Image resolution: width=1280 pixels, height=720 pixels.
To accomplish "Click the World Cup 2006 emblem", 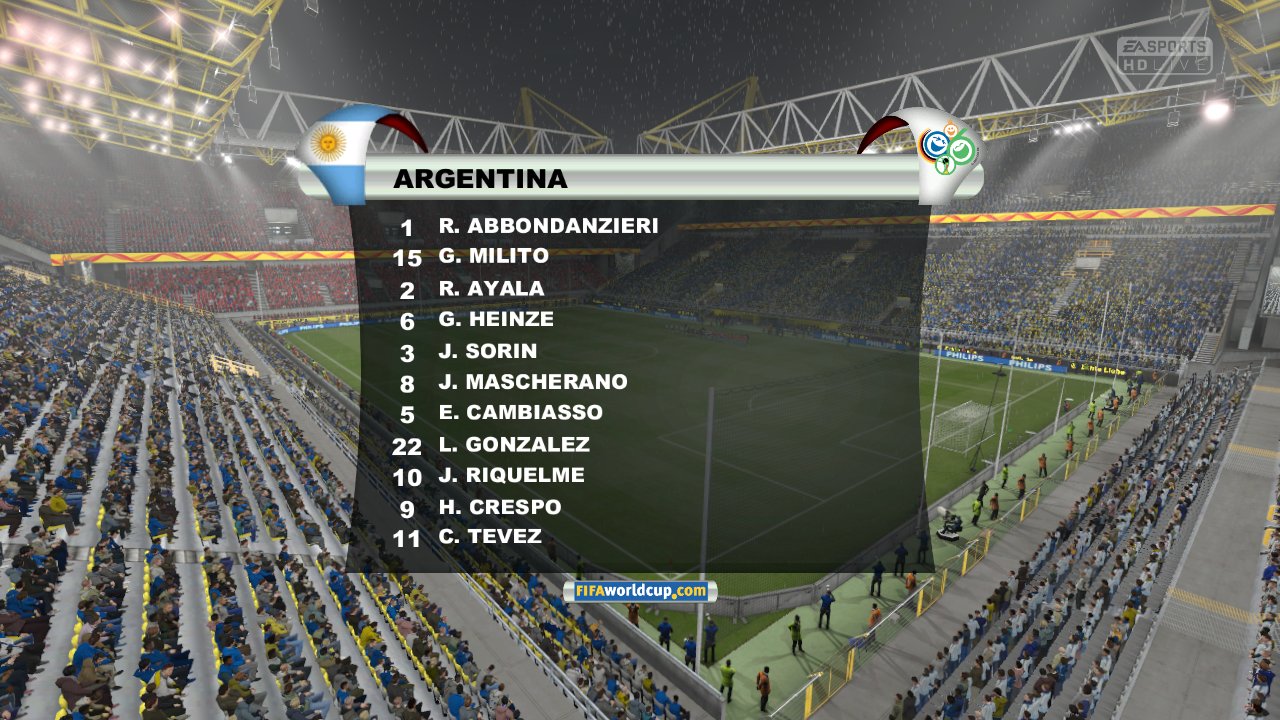I will (946, 148).
